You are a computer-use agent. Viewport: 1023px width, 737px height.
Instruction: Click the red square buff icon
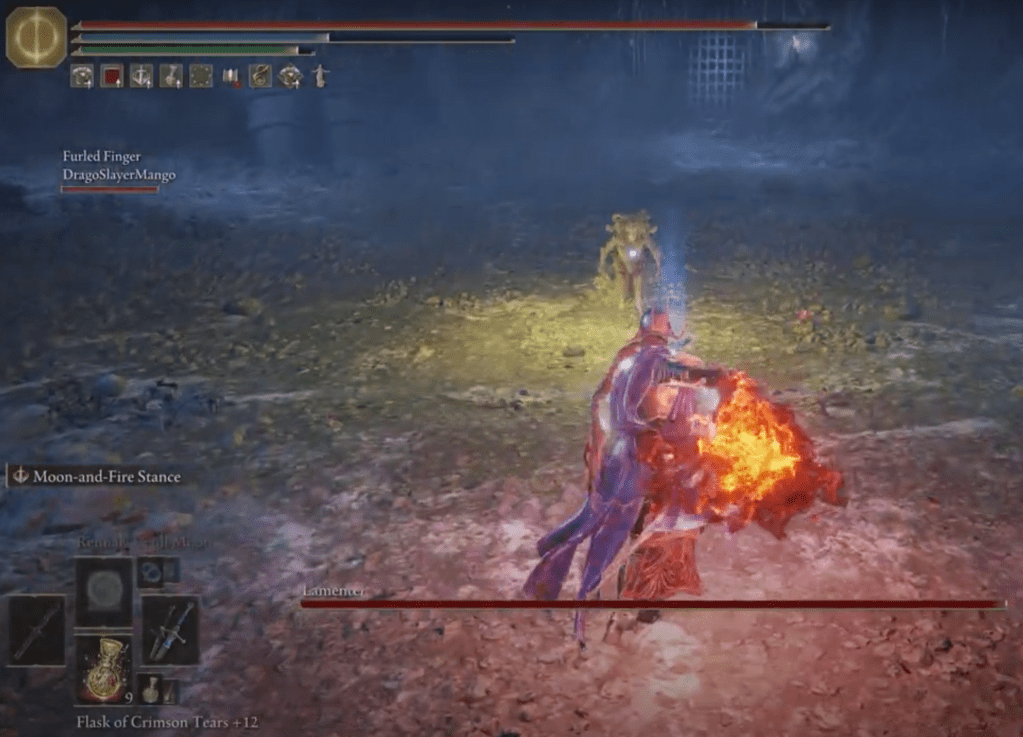(x=111, y=76)
